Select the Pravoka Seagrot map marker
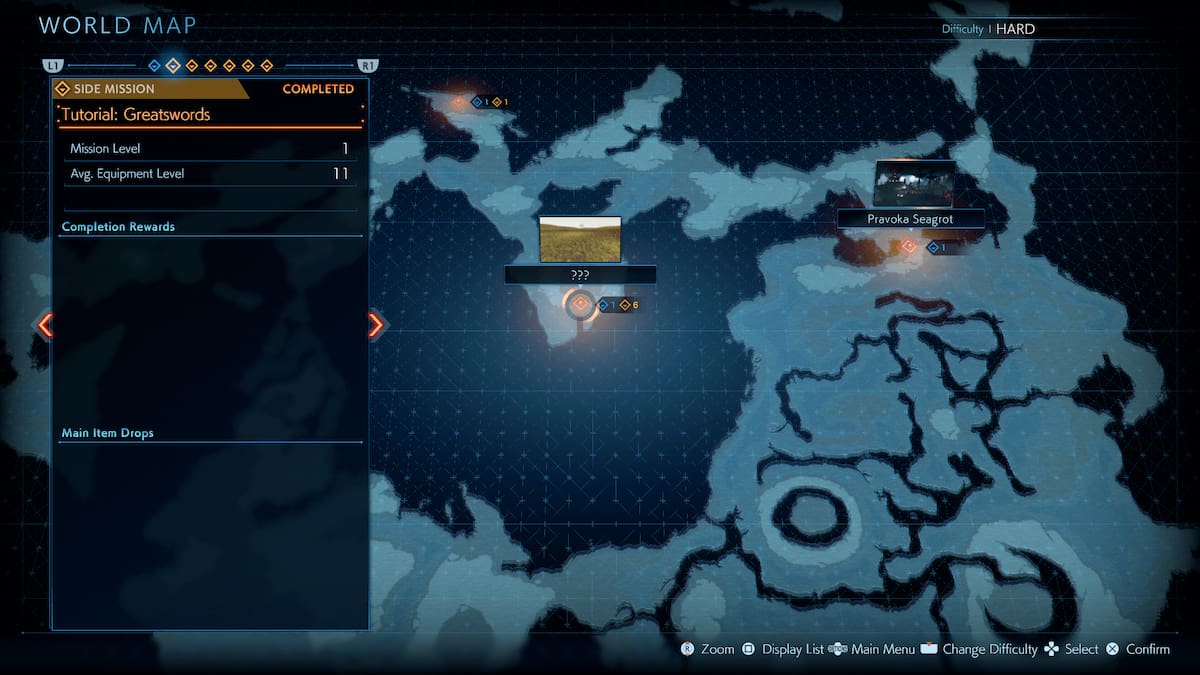 point(909,246)
